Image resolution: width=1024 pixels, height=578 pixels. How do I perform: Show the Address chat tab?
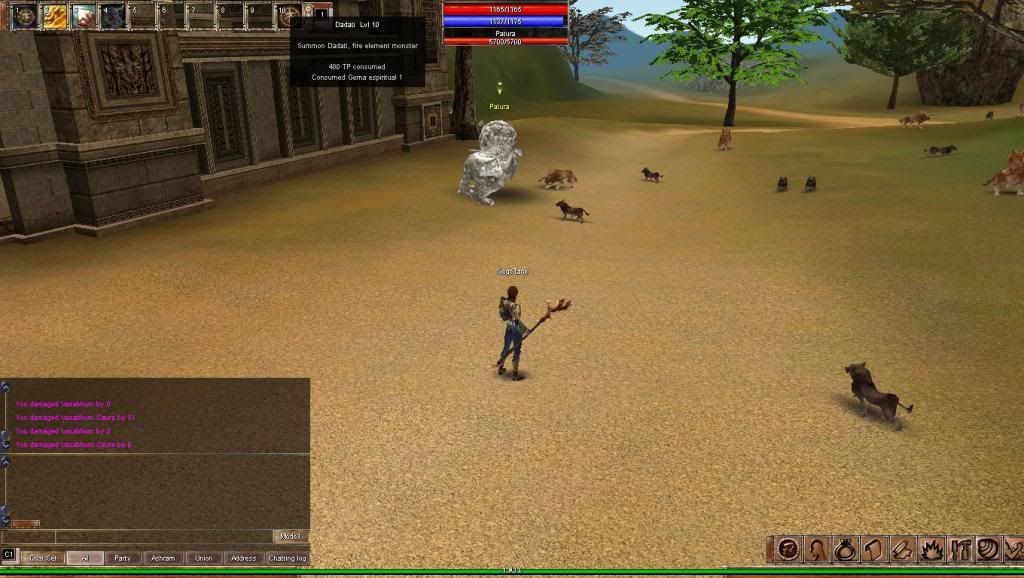tap(243, 558)
